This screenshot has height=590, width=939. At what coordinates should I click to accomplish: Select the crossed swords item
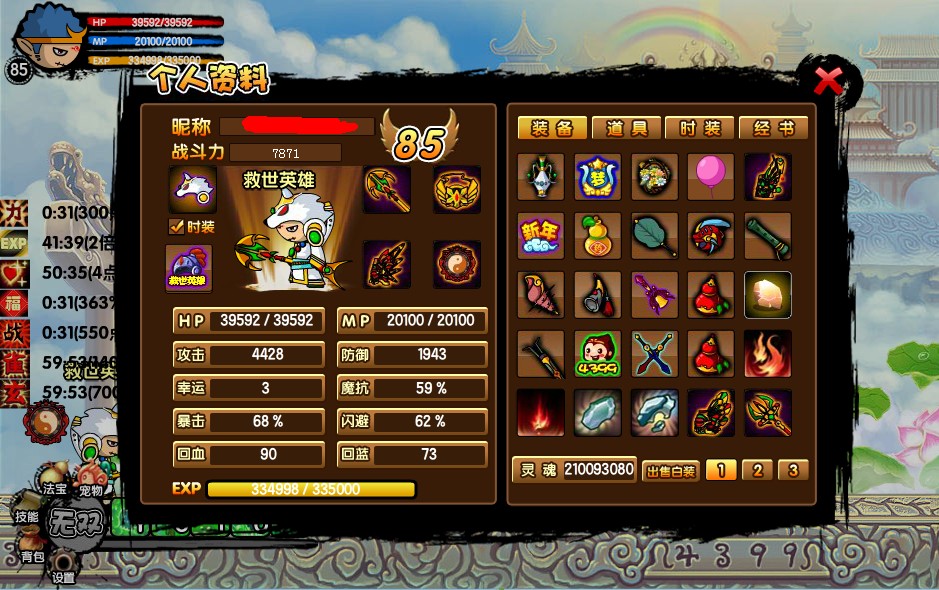click(655, 354)
